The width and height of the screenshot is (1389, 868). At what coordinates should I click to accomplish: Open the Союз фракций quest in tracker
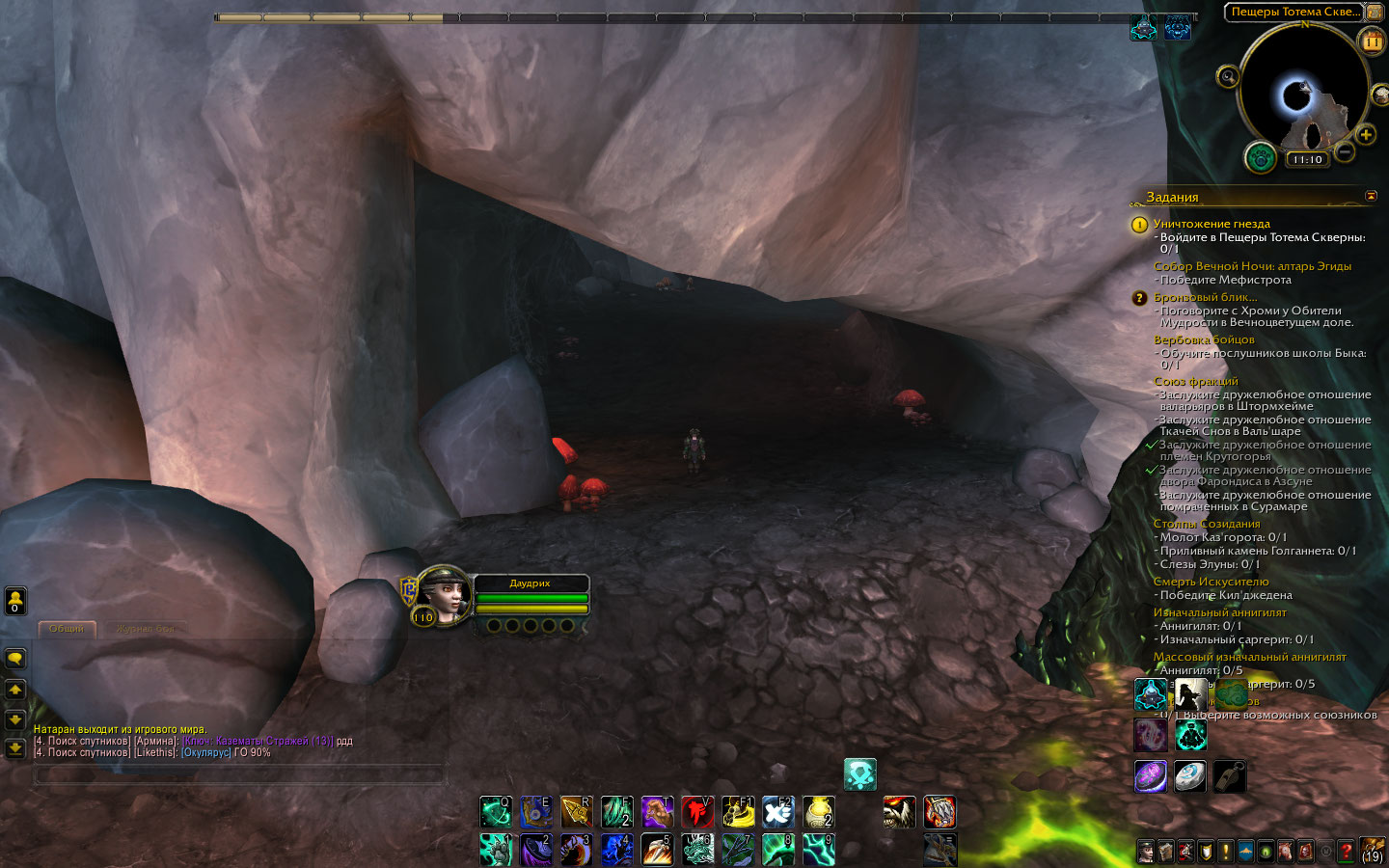click(1196, 381)
